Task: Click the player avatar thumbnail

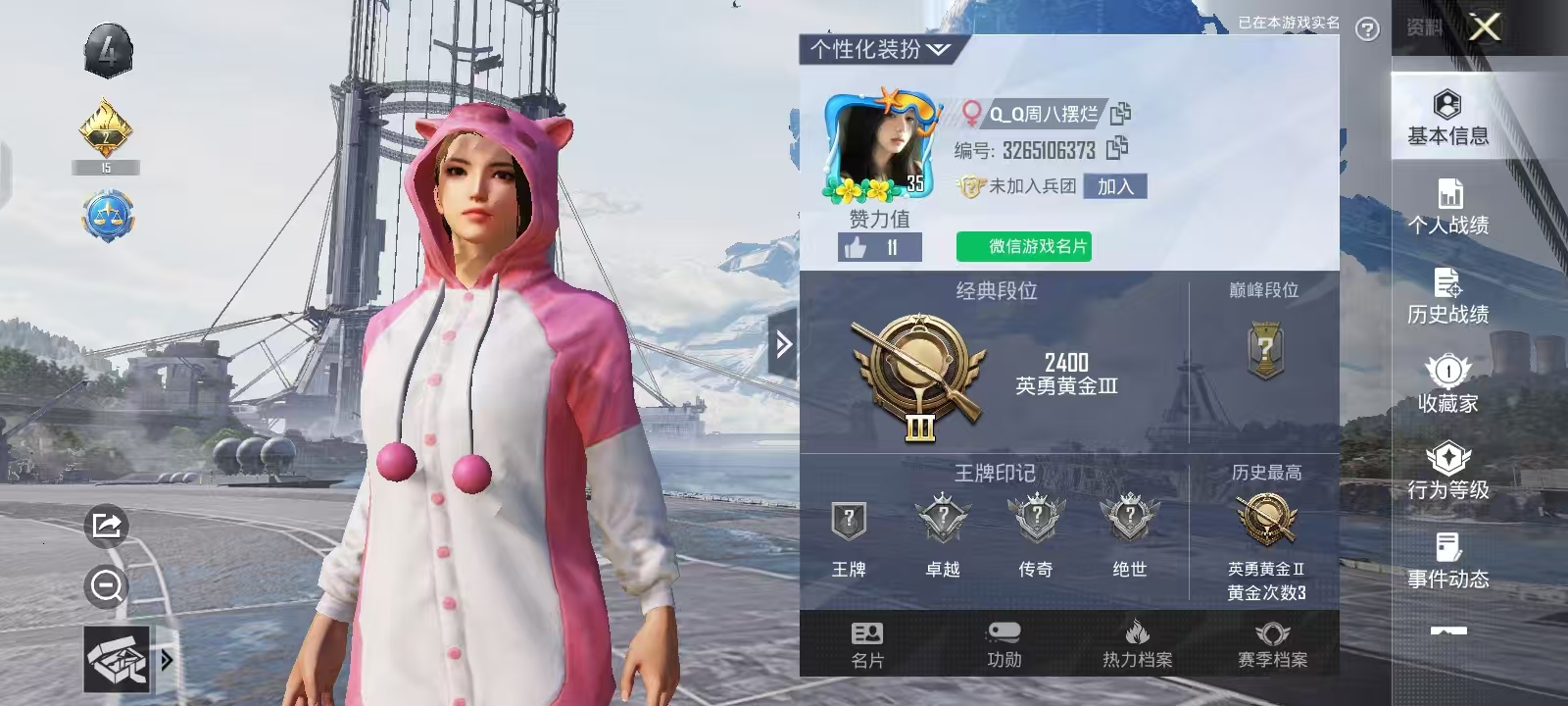Action: coord(882,142)
